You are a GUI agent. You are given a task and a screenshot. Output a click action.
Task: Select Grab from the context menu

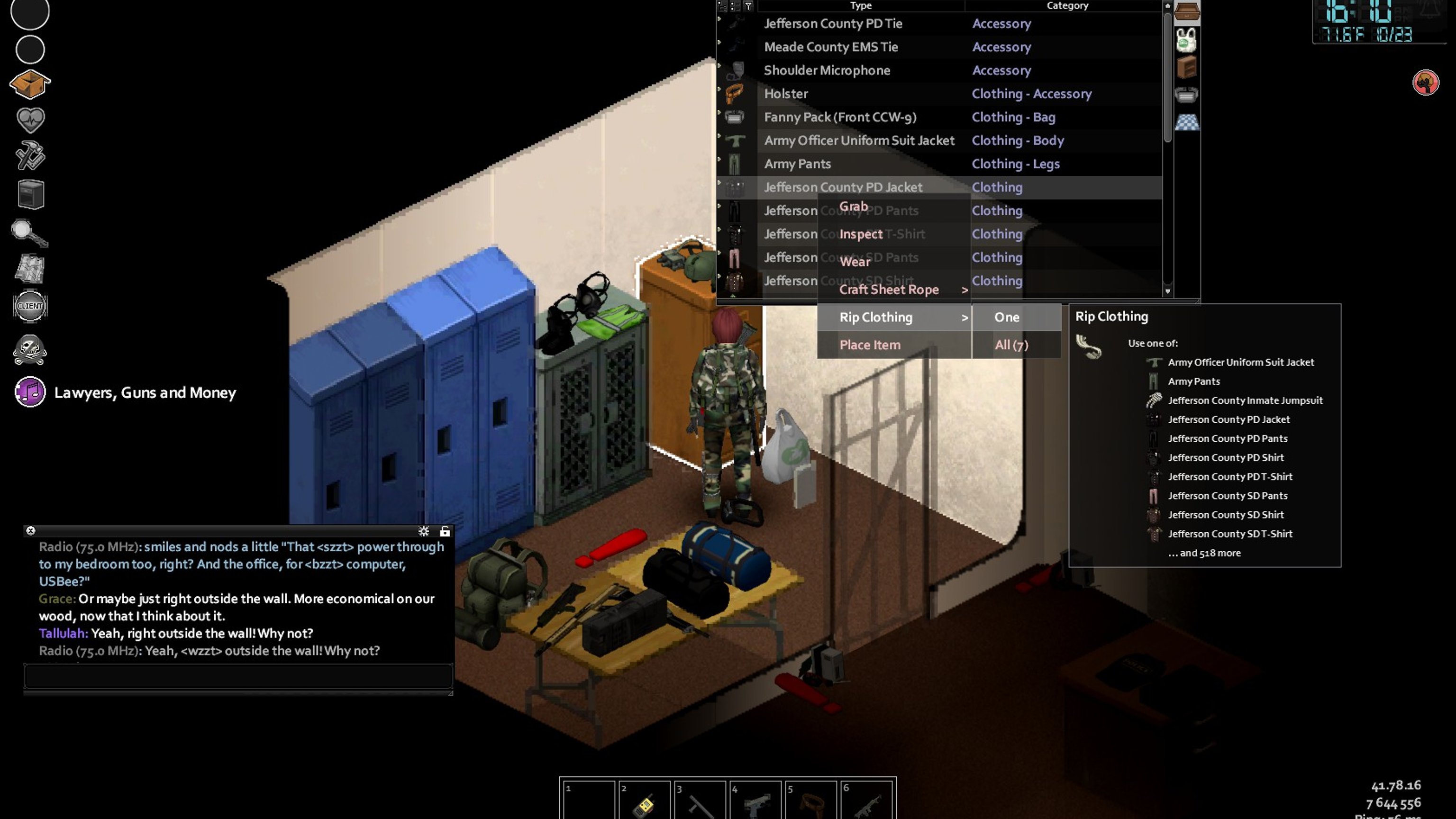click(853, 206)
